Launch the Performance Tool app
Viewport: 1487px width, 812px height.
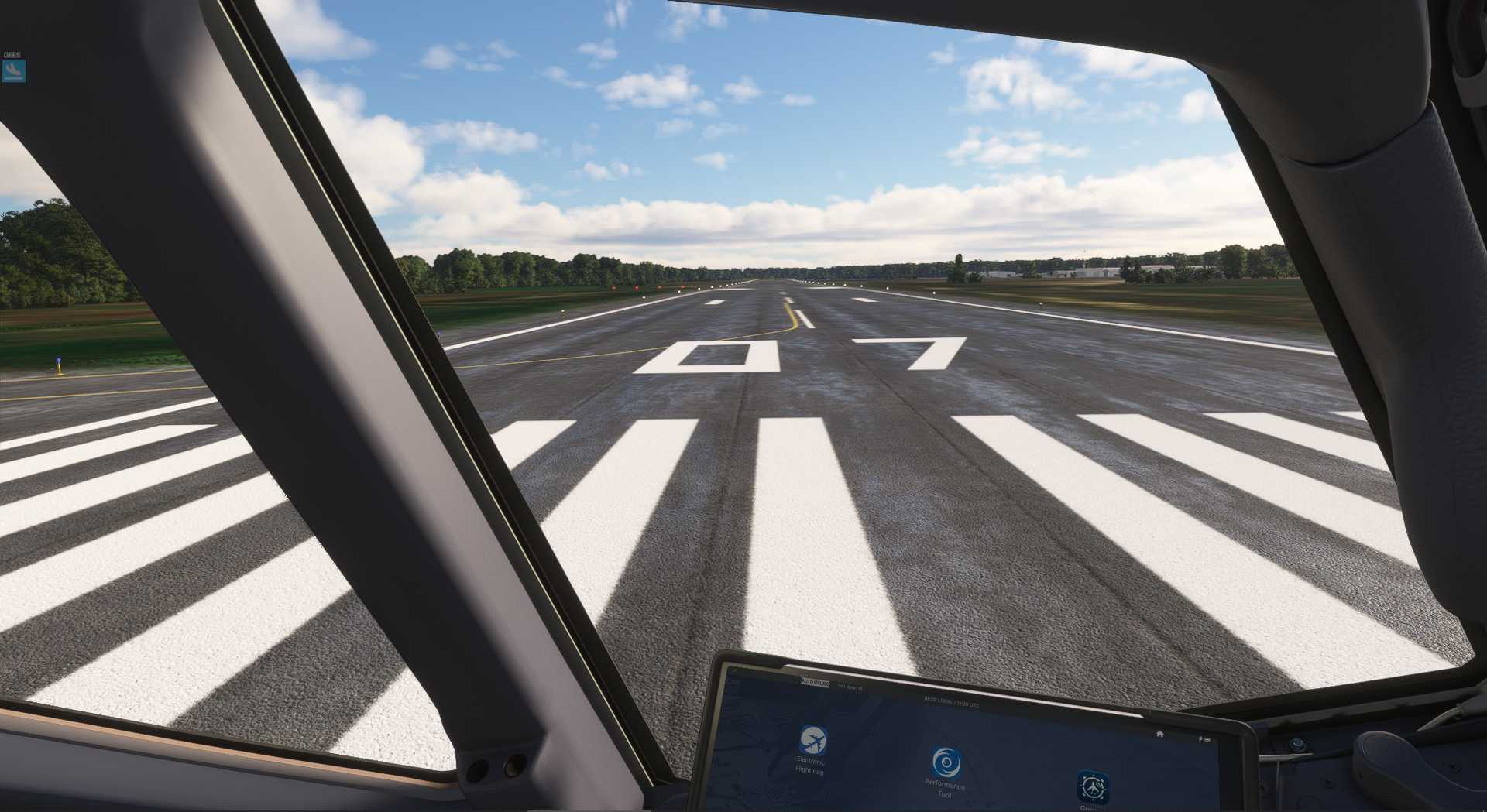pos(945,762)
